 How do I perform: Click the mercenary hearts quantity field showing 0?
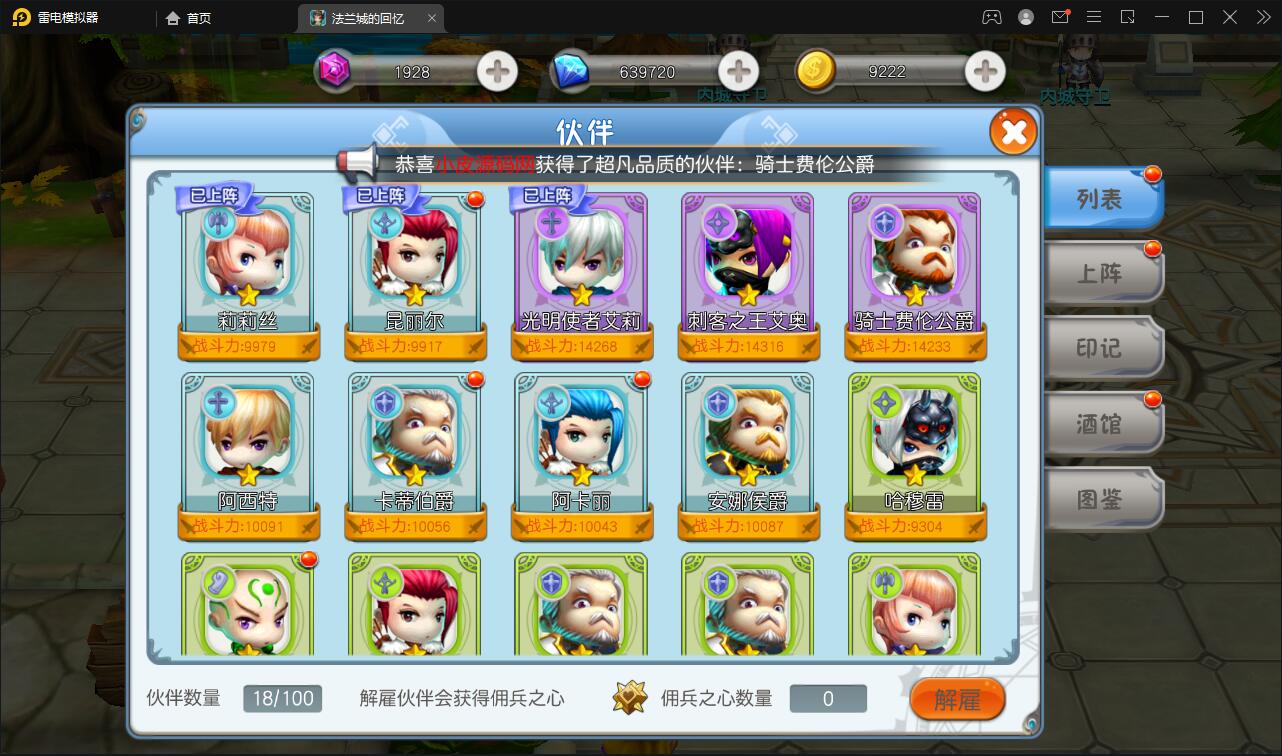(828, 698)
